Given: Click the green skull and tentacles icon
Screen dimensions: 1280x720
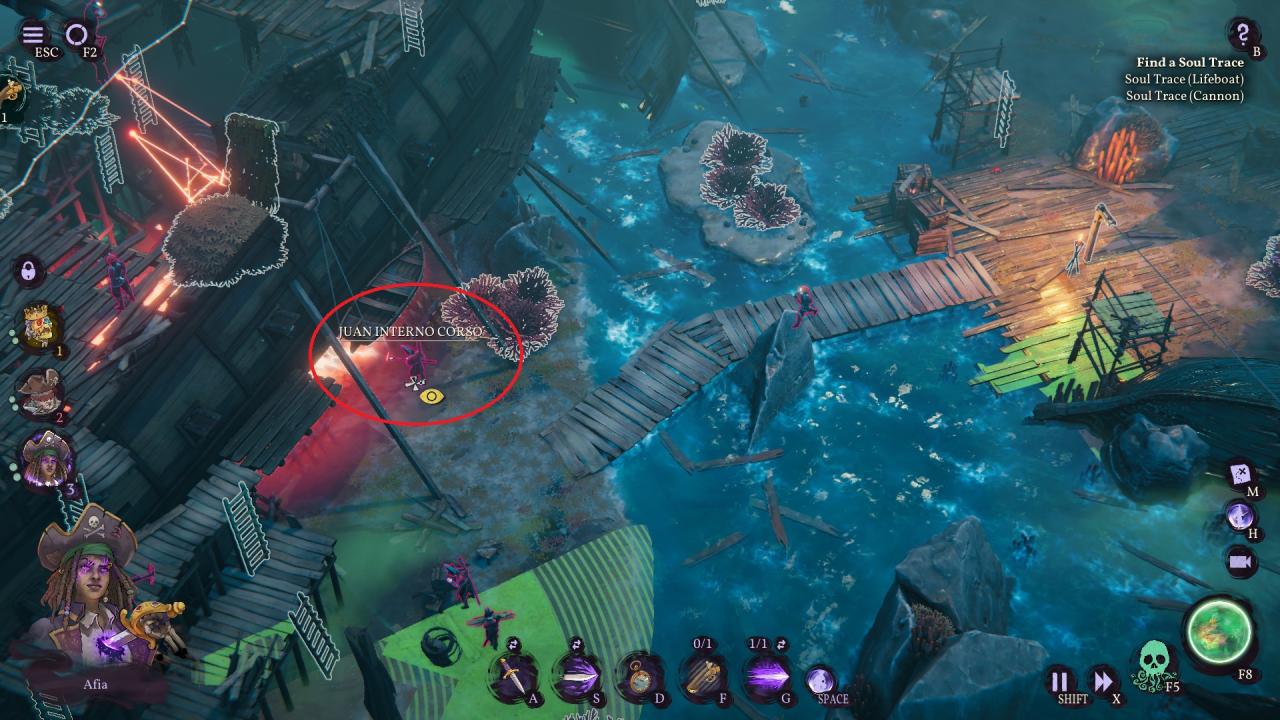Looking at the screenshot, I should (1154, 664).
